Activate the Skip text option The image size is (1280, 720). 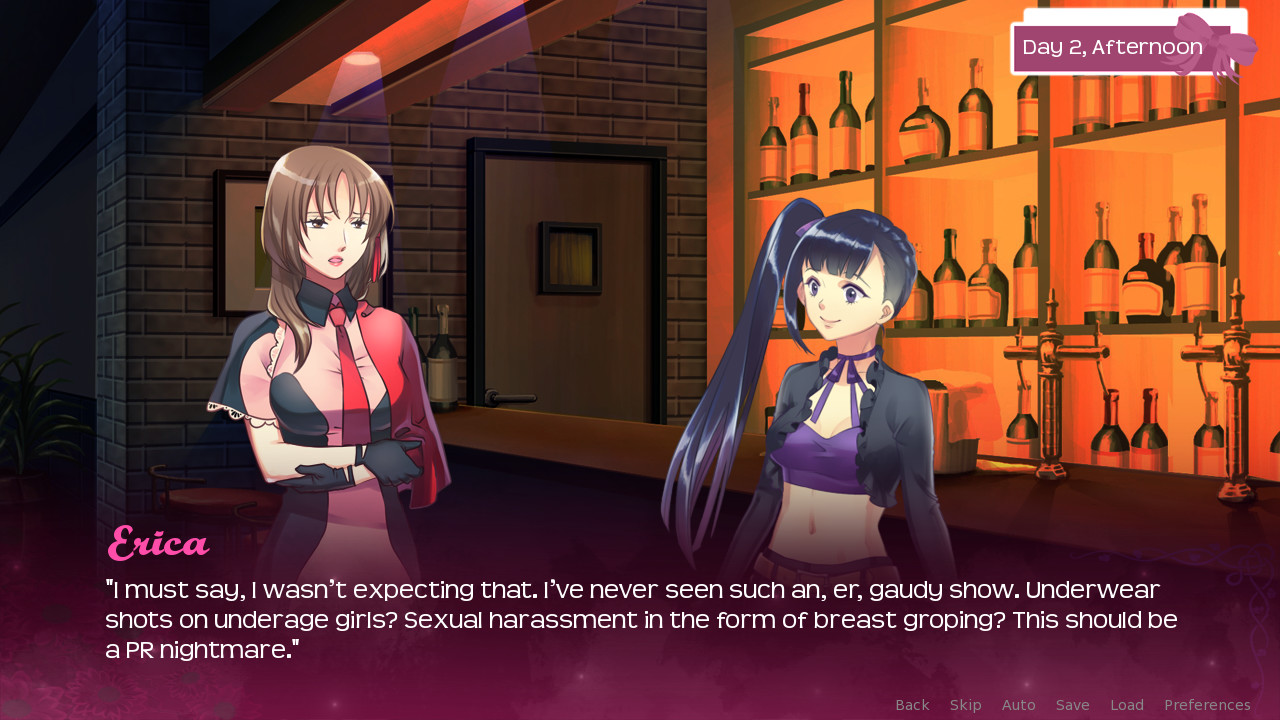click(965, 705)
